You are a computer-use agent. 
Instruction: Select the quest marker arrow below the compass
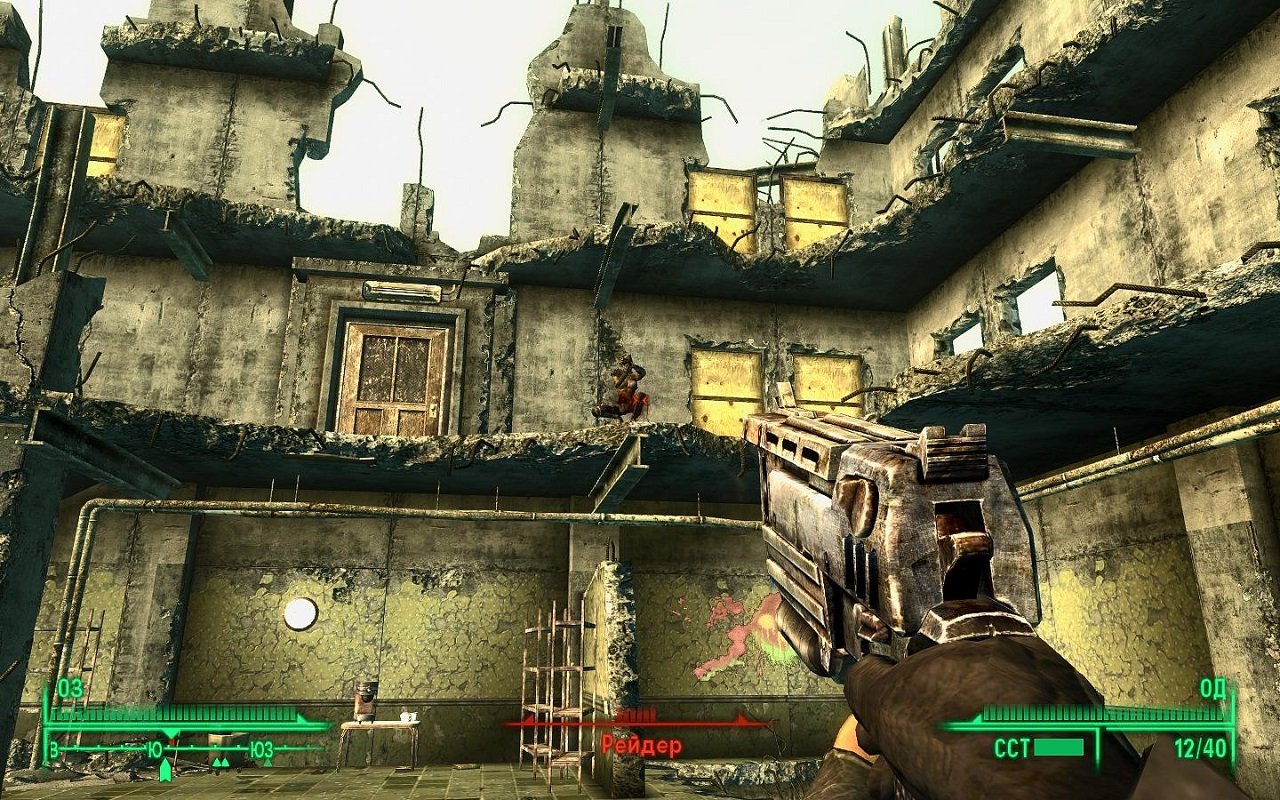pyautogui.click(x=165, y=771)
